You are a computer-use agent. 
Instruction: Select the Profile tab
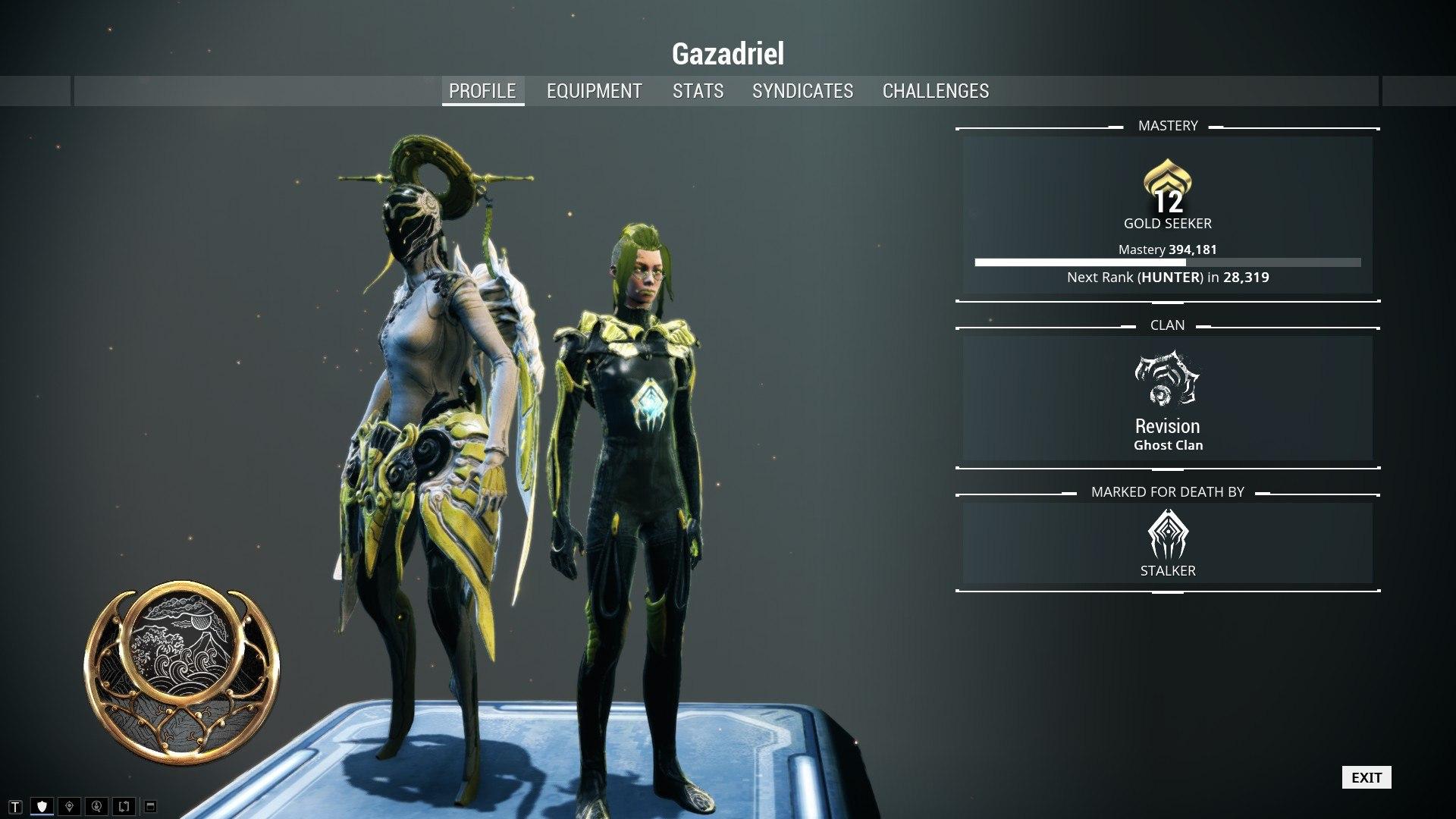click(x=482, y=91)
